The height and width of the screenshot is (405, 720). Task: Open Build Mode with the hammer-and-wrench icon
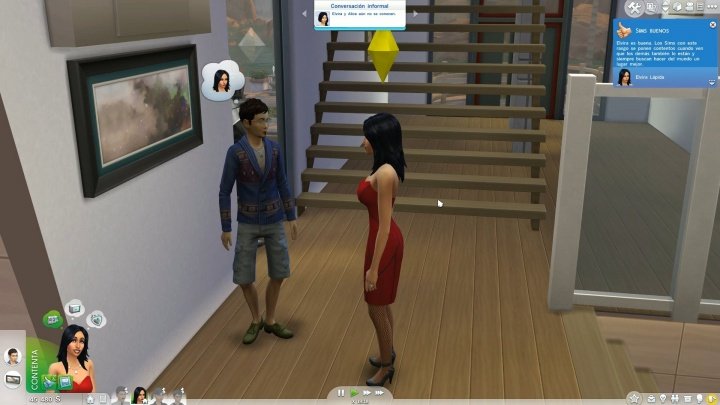pos(636,8)
